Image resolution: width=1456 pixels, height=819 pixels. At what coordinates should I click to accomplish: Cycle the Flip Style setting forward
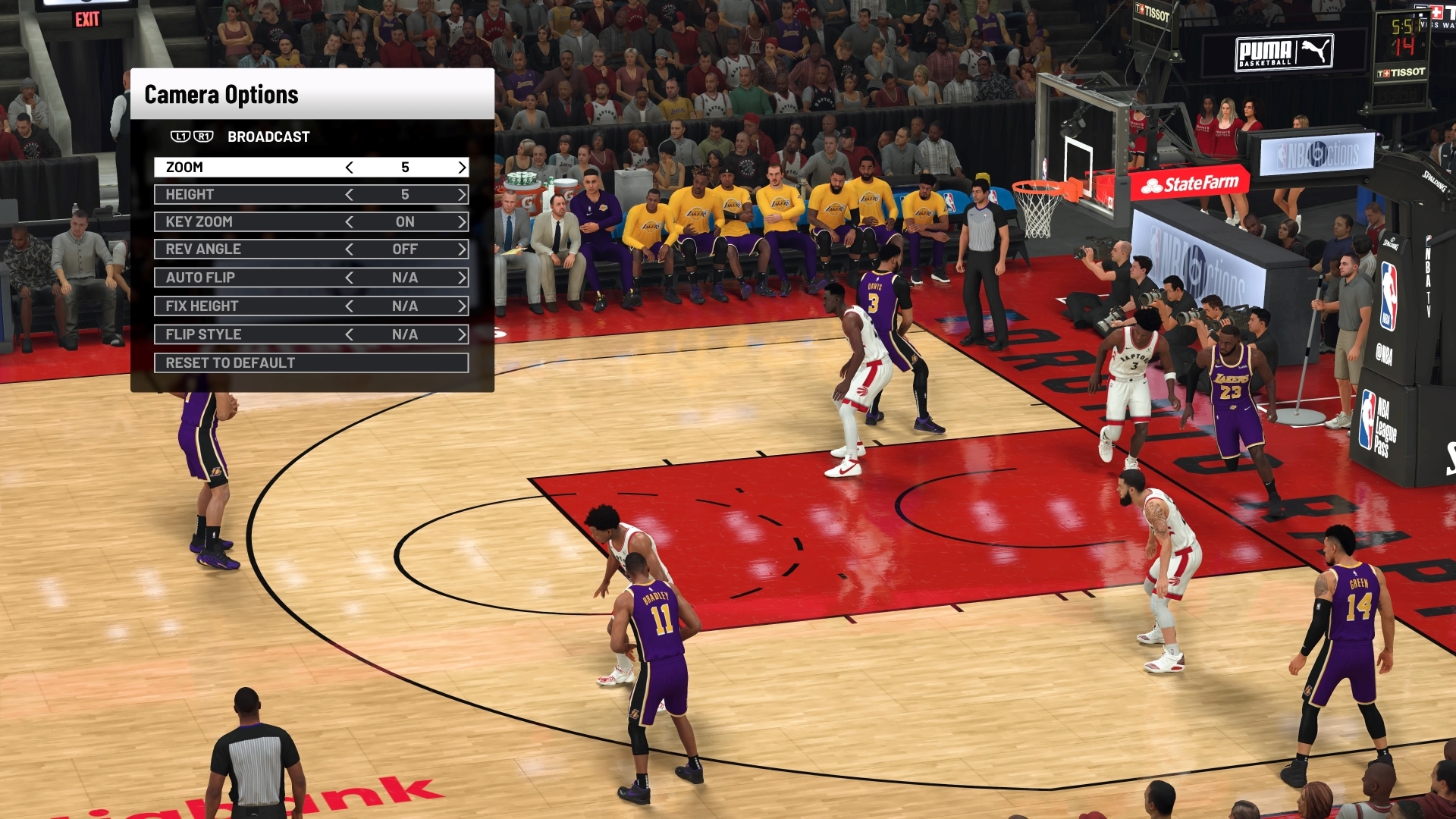pyautogui.click(x=461, y=334)
